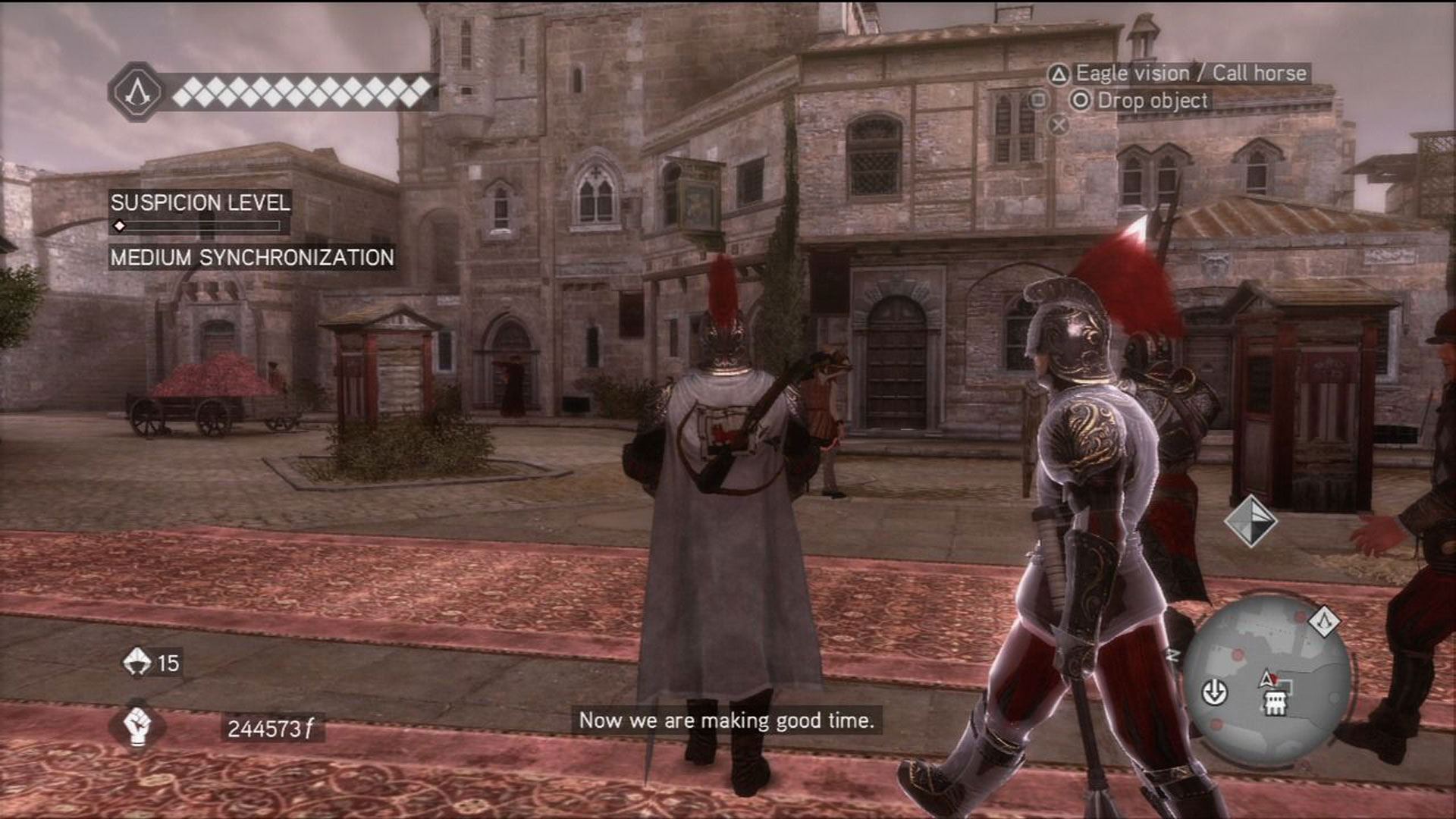Viewport: 1456px width, 819px height.
Task: Click the hooded assassin icon
Action: (137, 662)
